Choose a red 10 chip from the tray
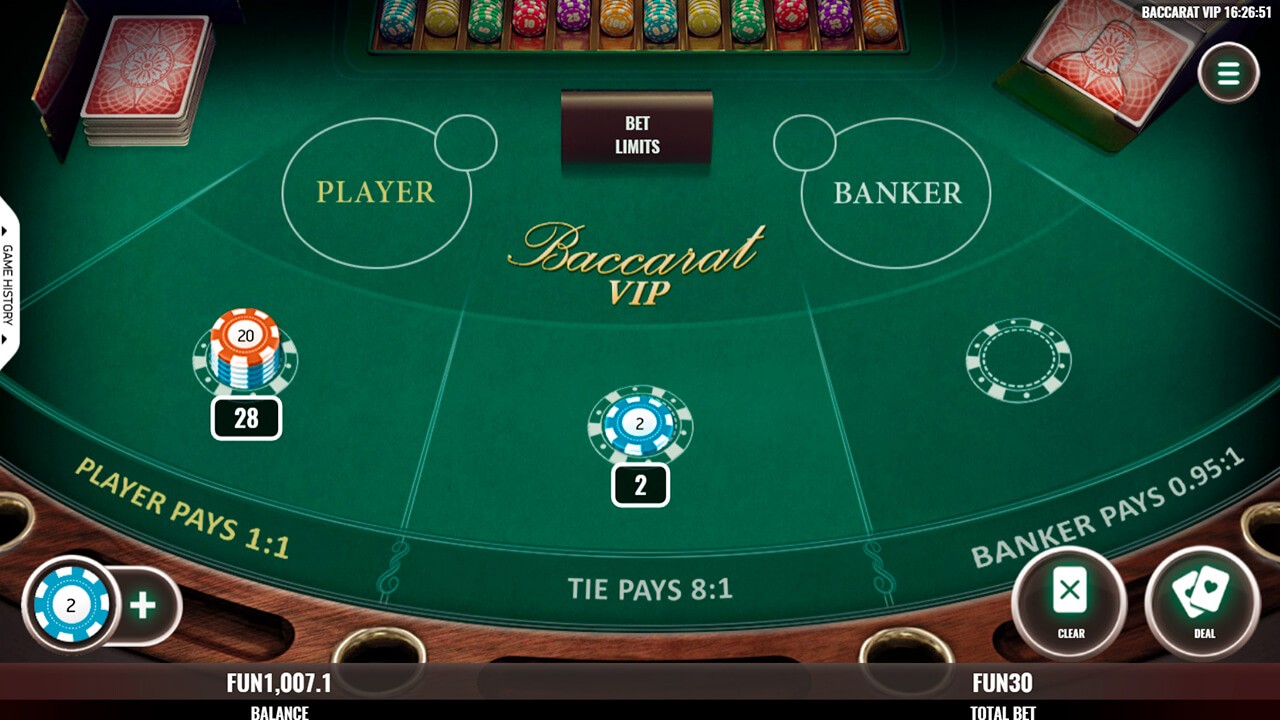The width and height of the screenshot is (1280, 720). point(527,25)
